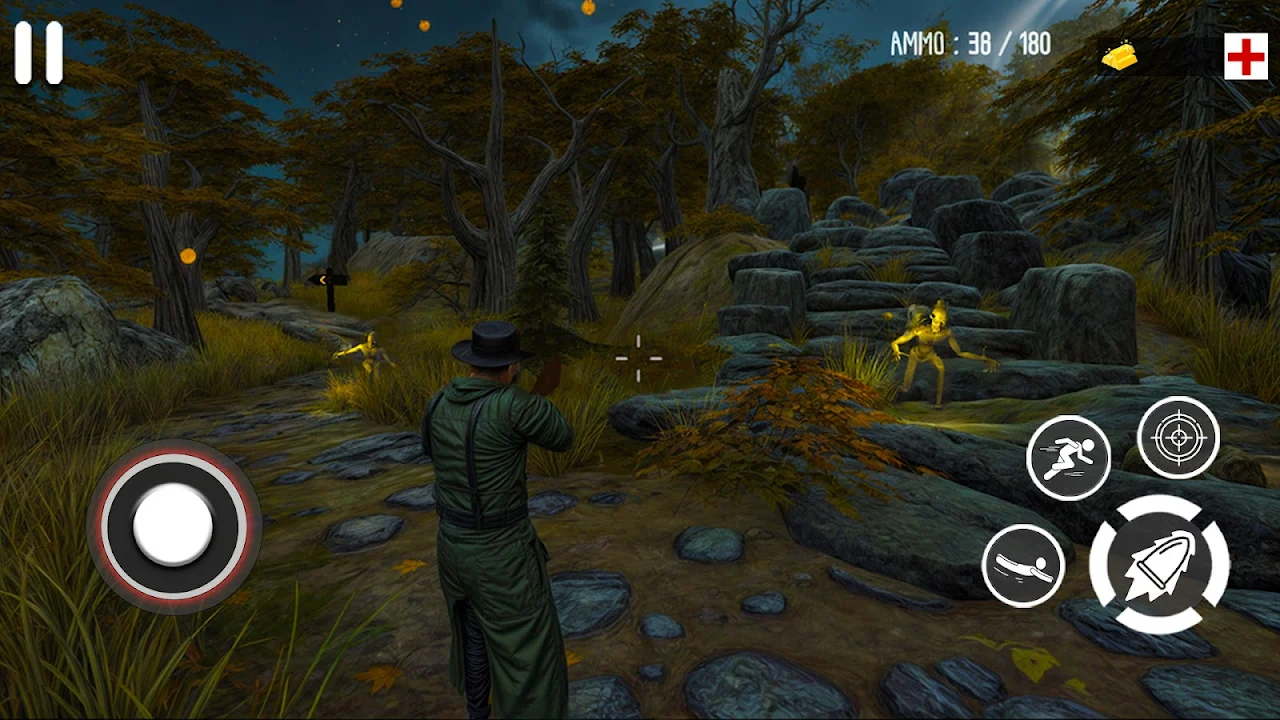Tap the red cross health button
Screen dimensions: 1280x720
(1246, 58)
